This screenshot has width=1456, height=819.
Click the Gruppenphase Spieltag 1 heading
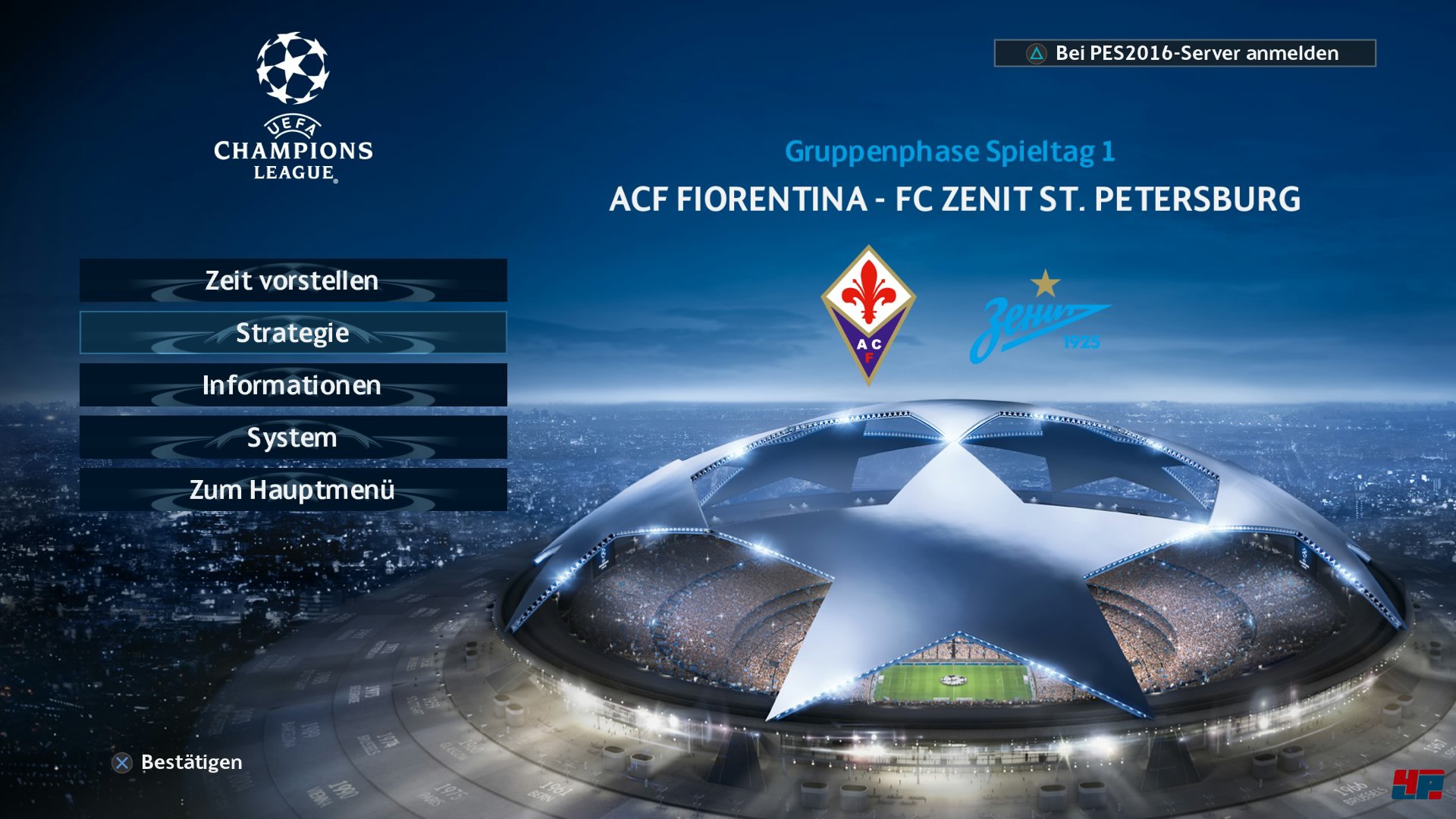(x=950, y=152)
